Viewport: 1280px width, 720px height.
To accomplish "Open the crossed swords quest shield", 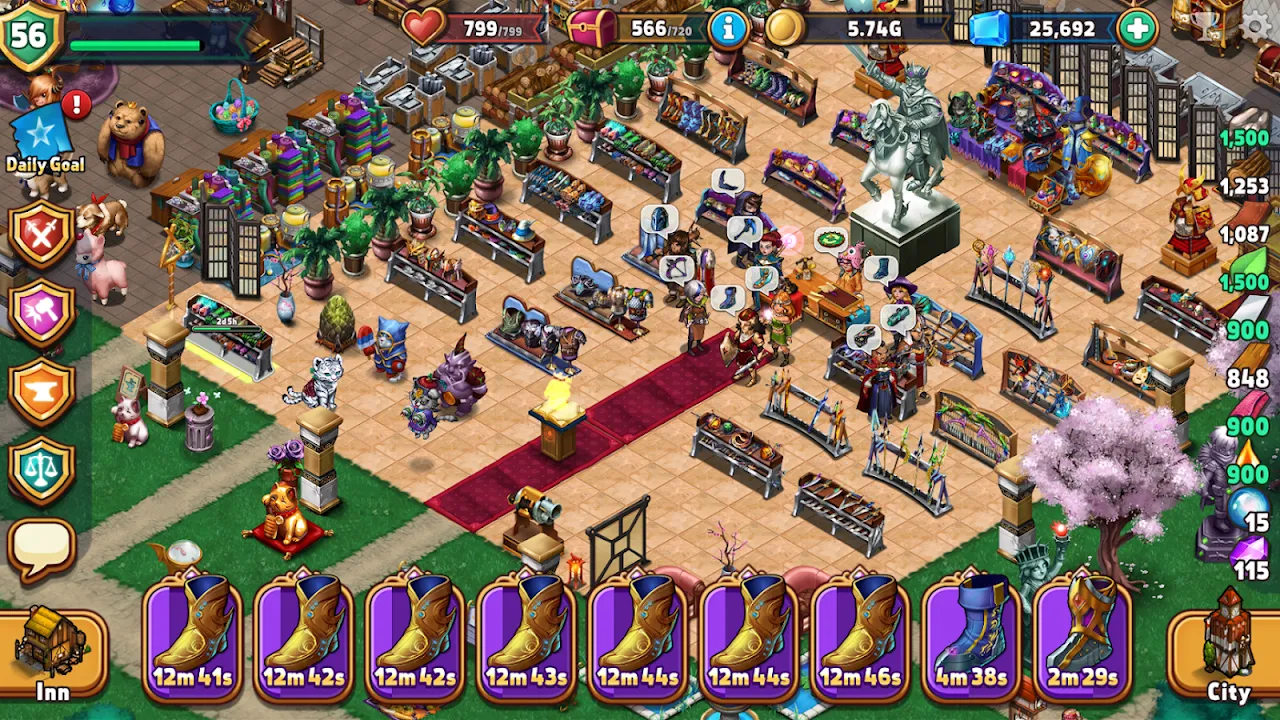I will click(41, 231).
